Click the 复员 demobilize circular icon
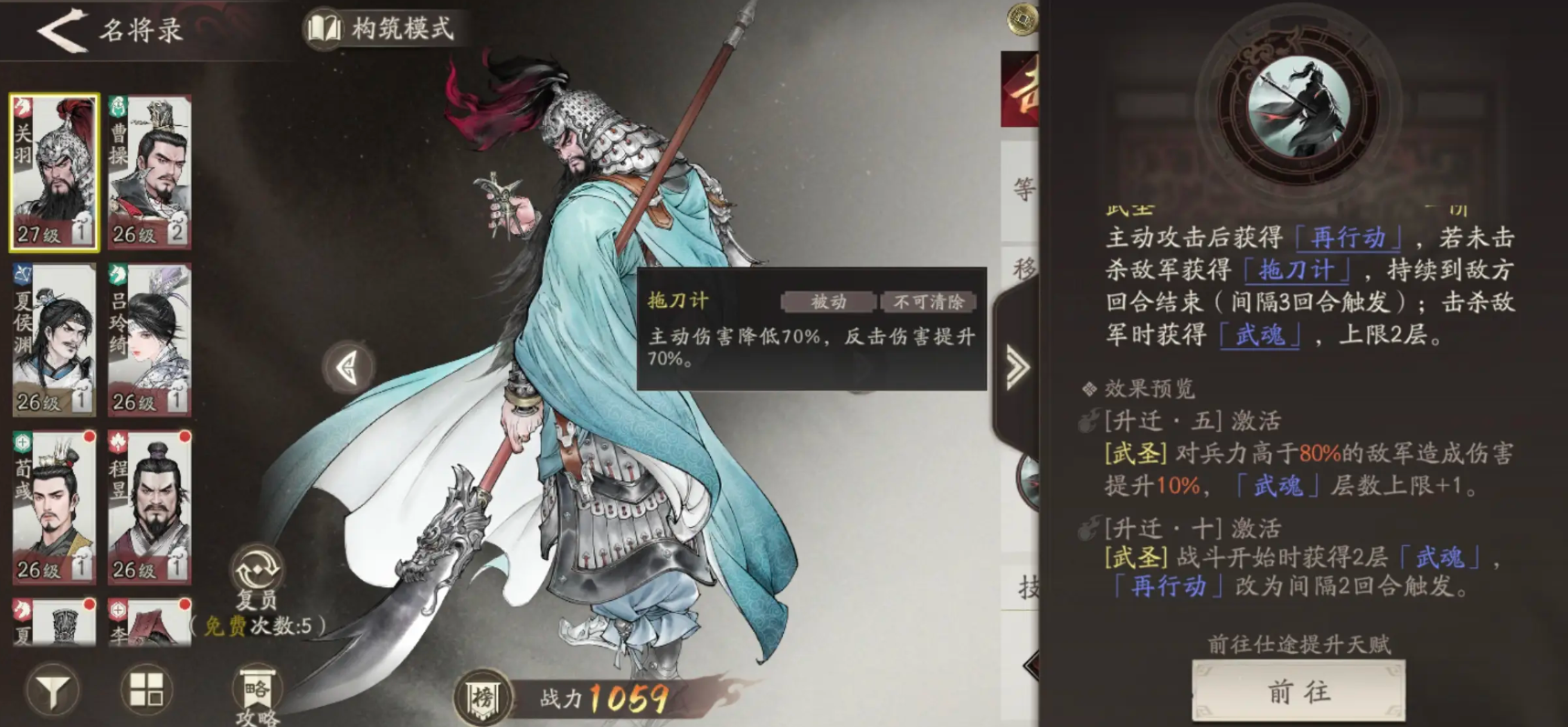Viewport: 1568px width, 727px height. 256,568
